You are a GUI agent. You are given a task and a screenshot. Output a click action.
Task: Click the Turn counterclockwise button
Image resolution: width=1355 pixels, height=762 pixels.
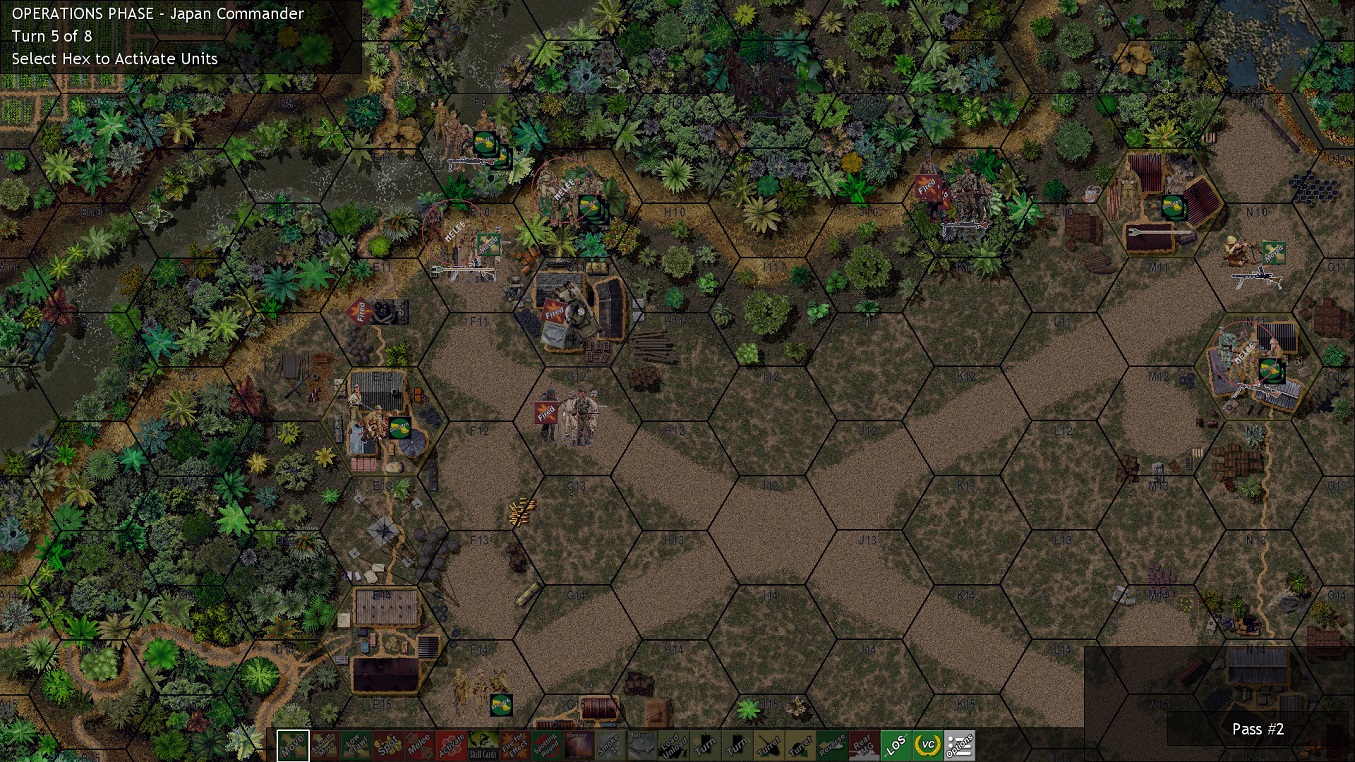pos(705,744)
